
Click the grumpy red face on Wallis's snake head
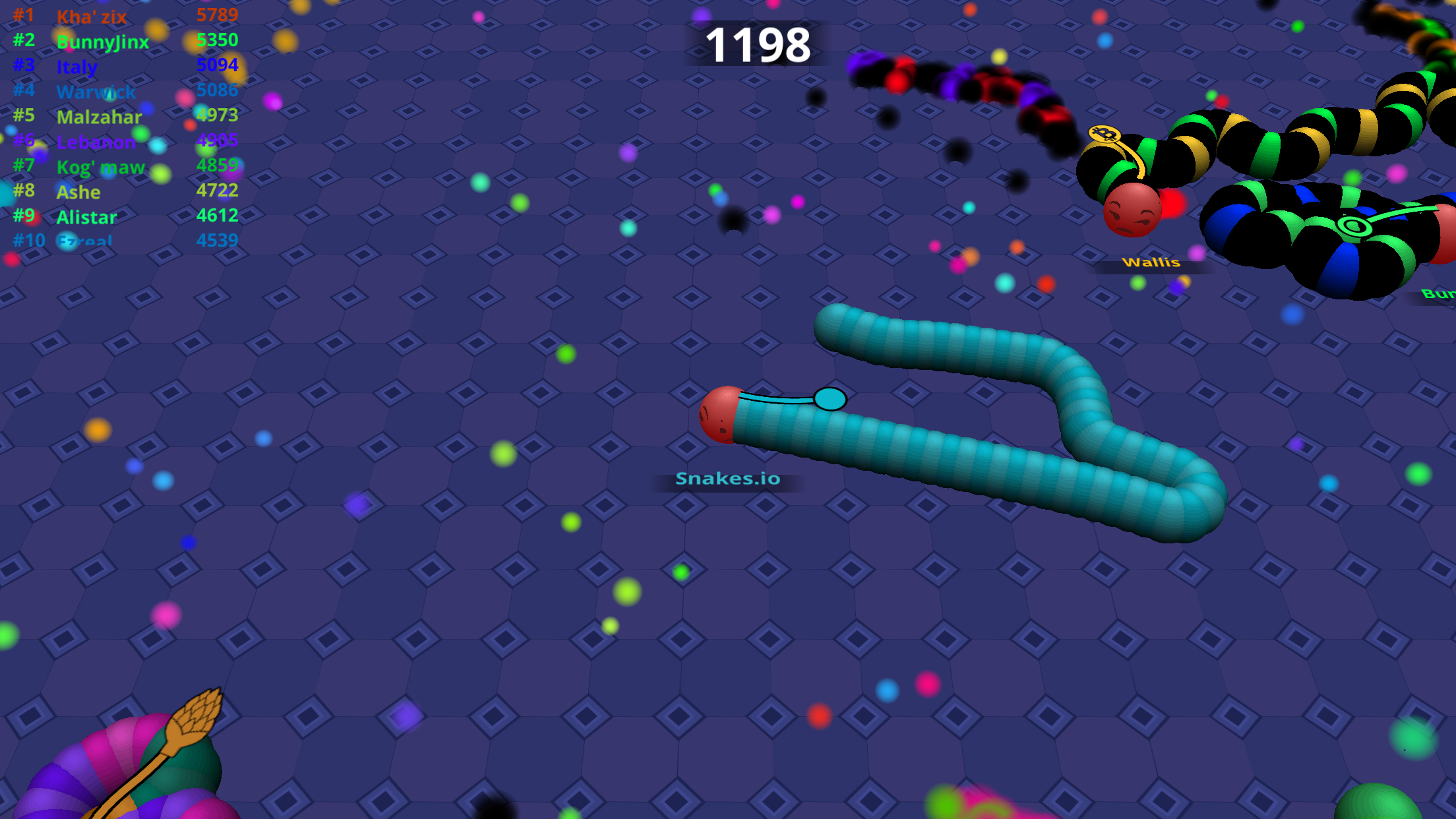(1131, 210)
